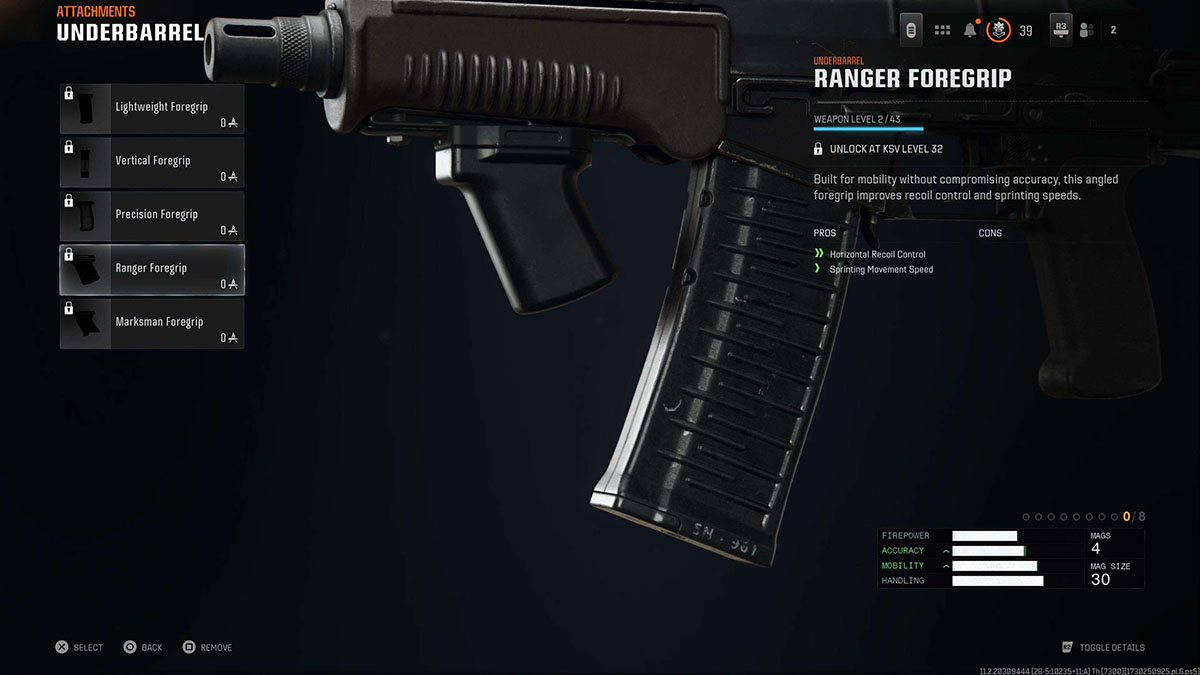Image resolution: width=1200 pixels, height=675 pixels.
Task: Open the notifications bell icon
Action: pos(970,30)
